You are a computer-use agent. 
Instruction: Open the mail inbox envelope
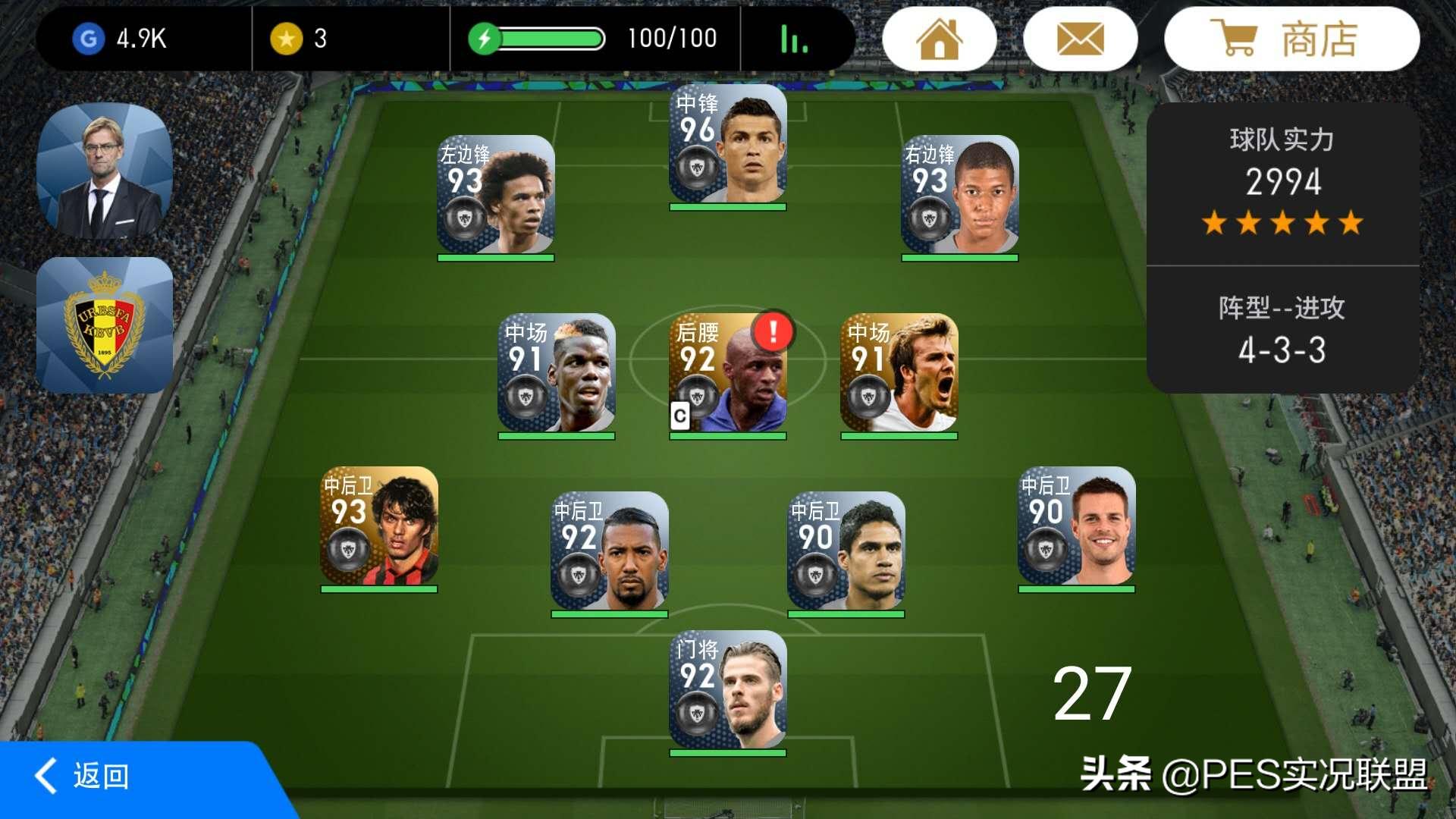1080,39
